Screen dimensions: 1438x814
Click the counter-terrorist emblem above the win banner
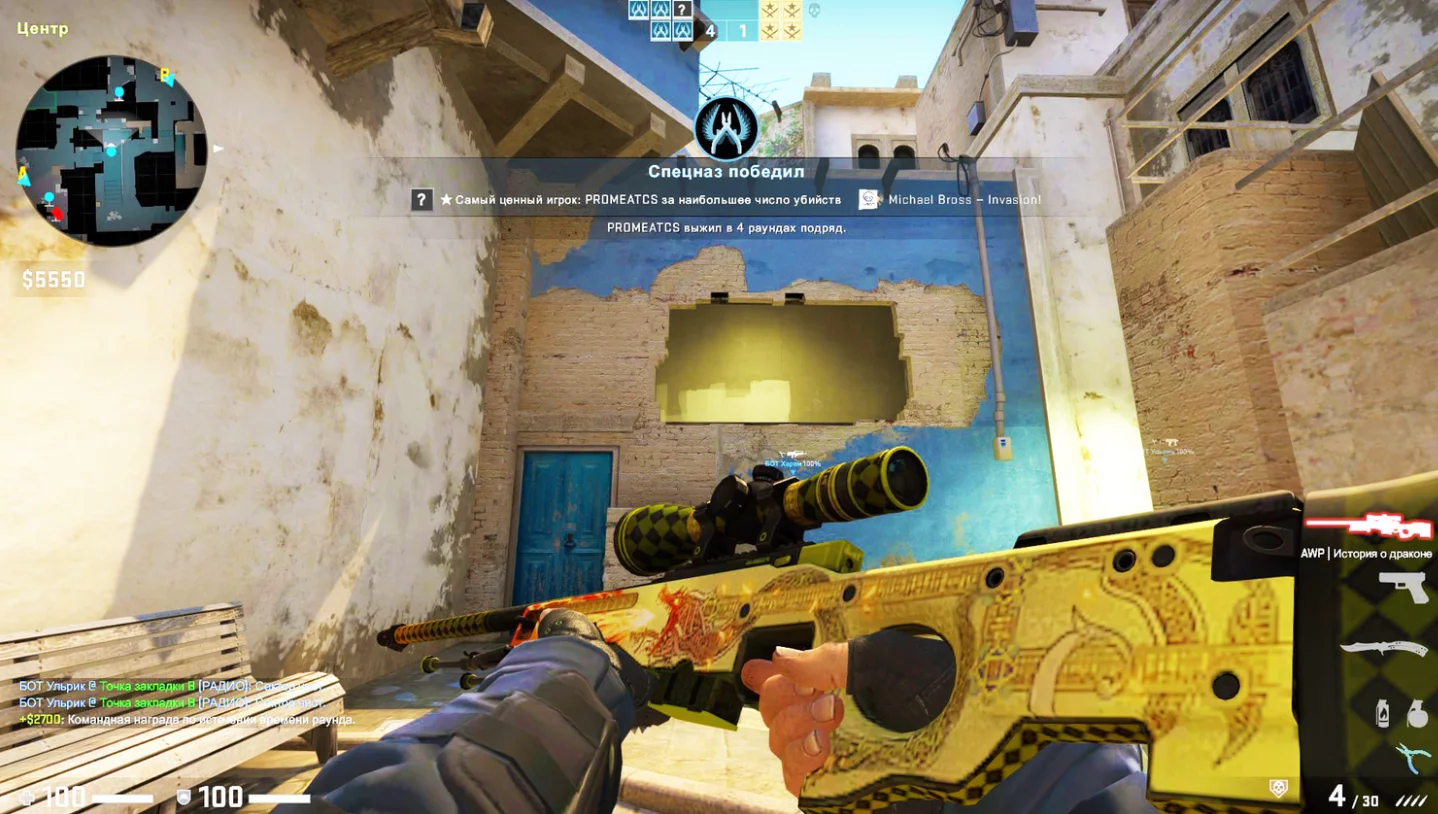(726, 130)
